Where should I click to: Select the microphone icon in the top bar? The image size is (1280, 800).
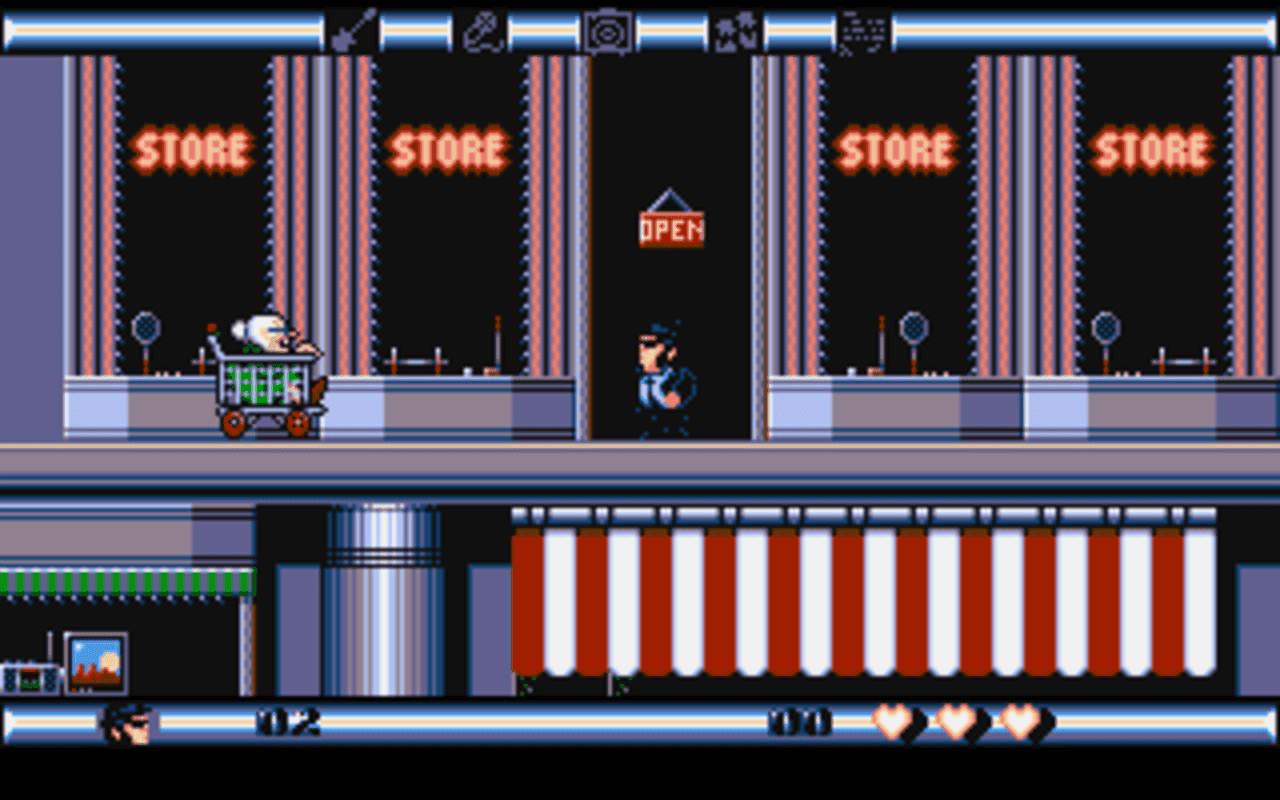[x=481, y=31]
